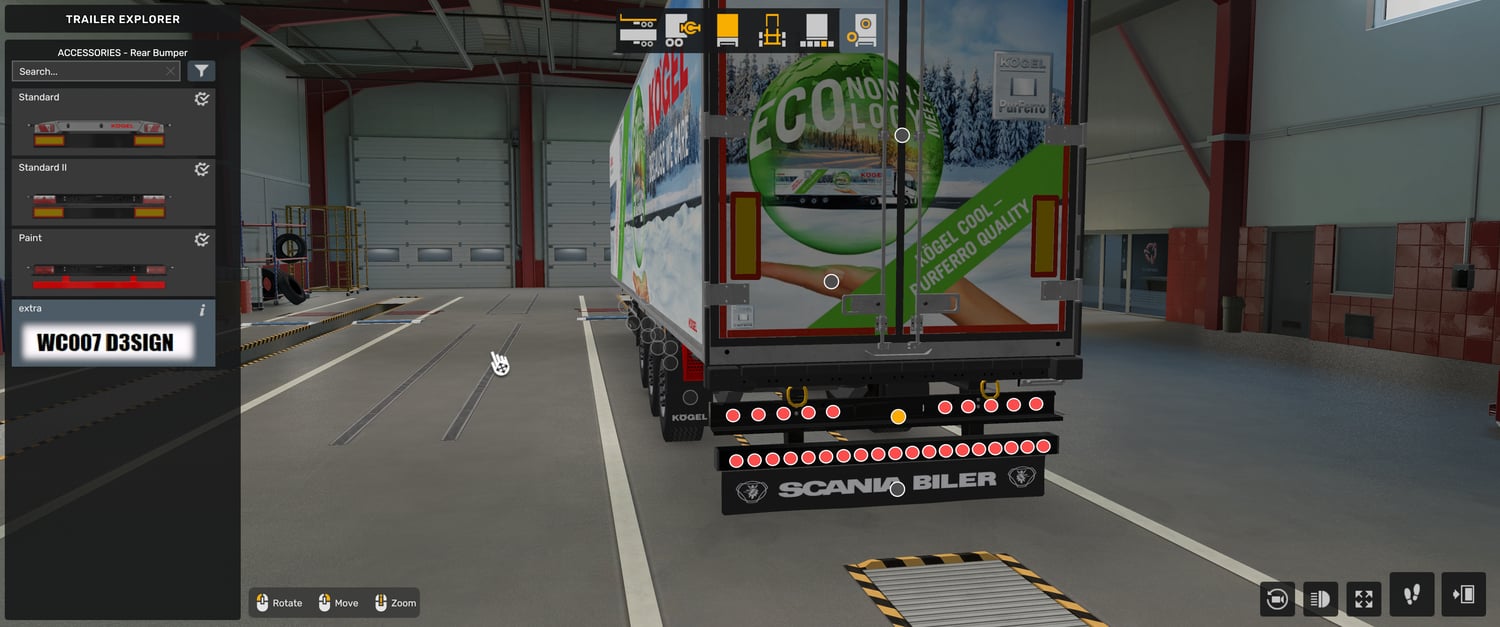Select the rear accessories slots category icon
This screenshot has height=627, width=1500.
point(860,29)
